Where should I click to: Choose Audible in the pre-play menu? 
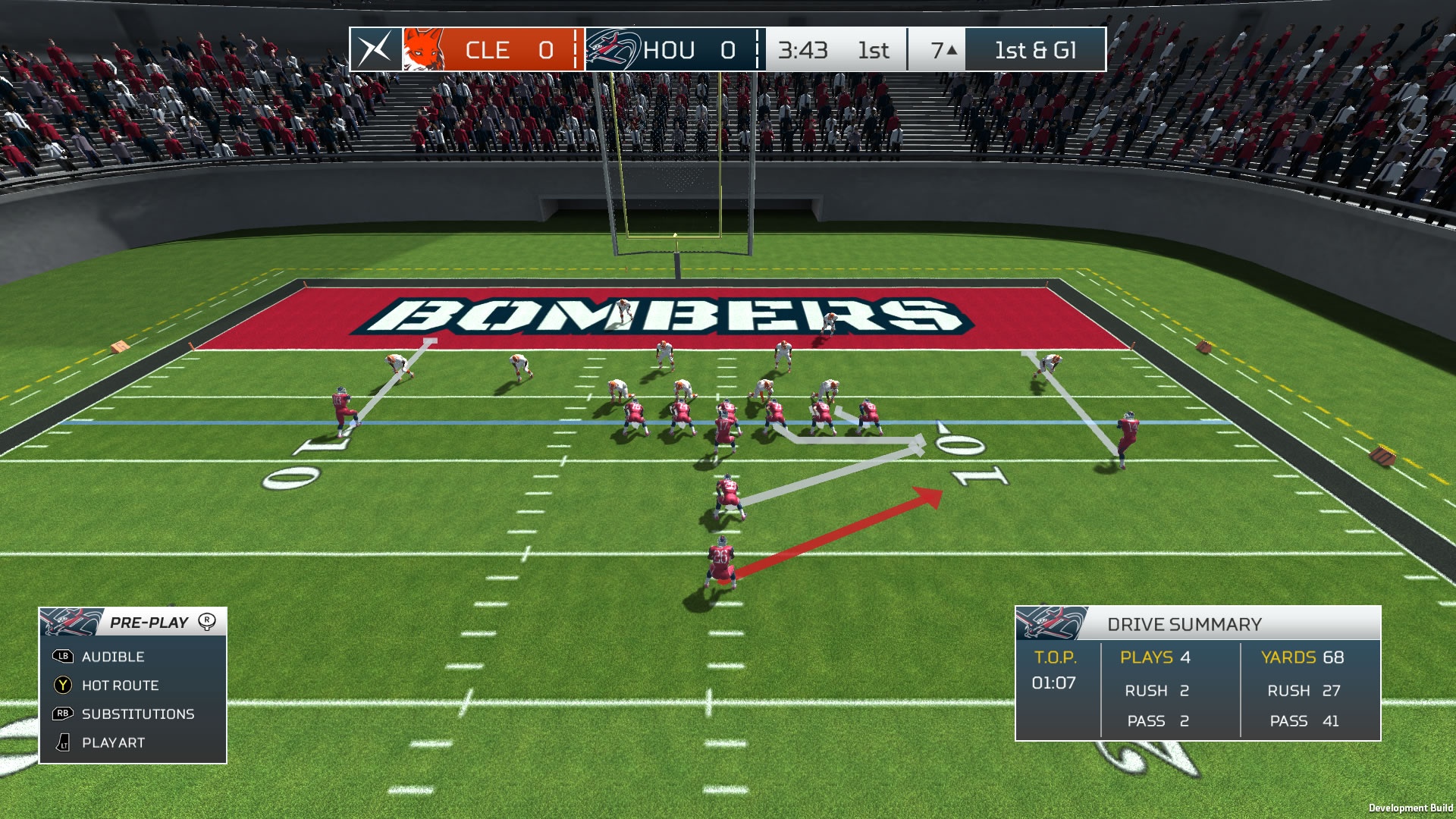click(x=113, y=657)
